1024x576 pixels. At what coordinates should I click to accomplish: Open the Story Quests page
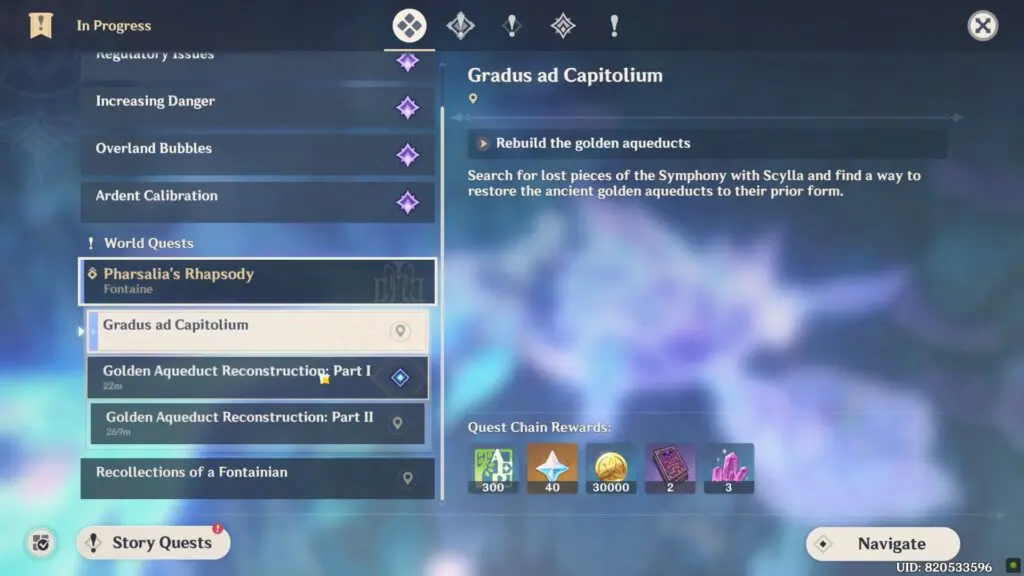pyautogui.click(x=153, y=543)
